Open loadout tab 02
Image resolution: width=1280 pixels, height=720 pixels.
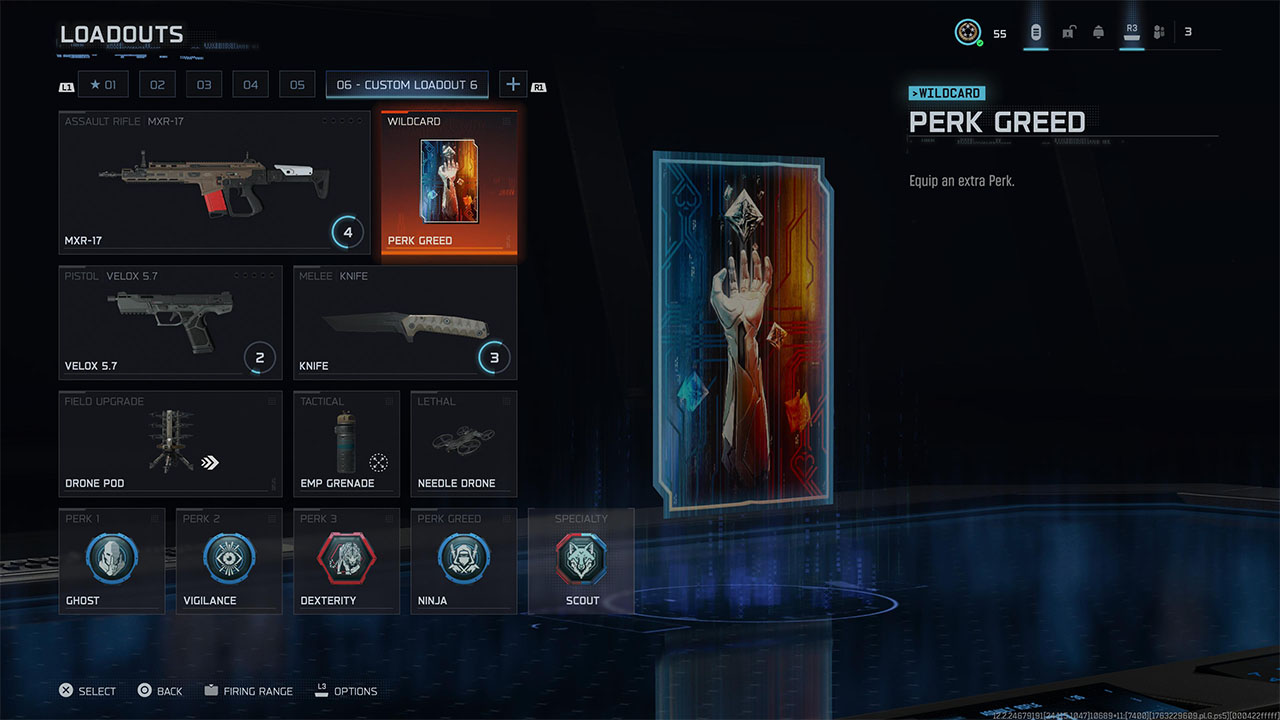coord(157,85)
